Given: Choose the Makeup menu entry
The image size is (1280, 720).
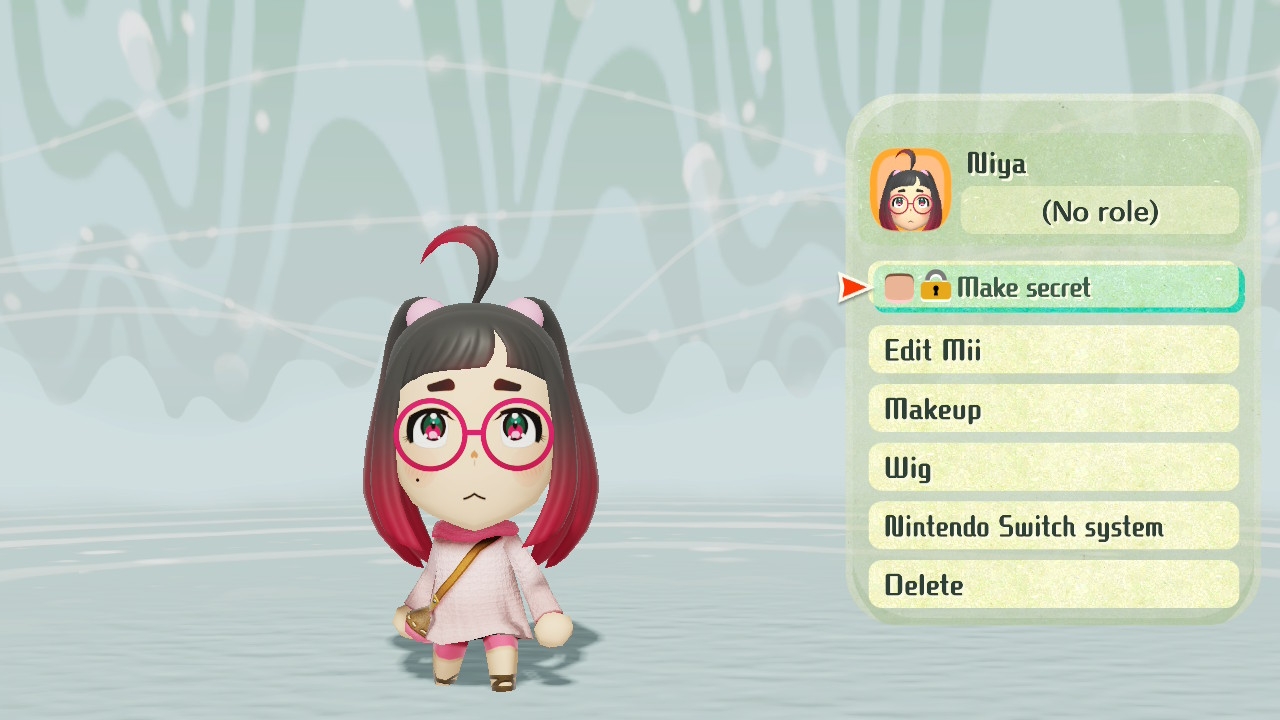Looking at the screenshot, I should [x=1054, y=409].
